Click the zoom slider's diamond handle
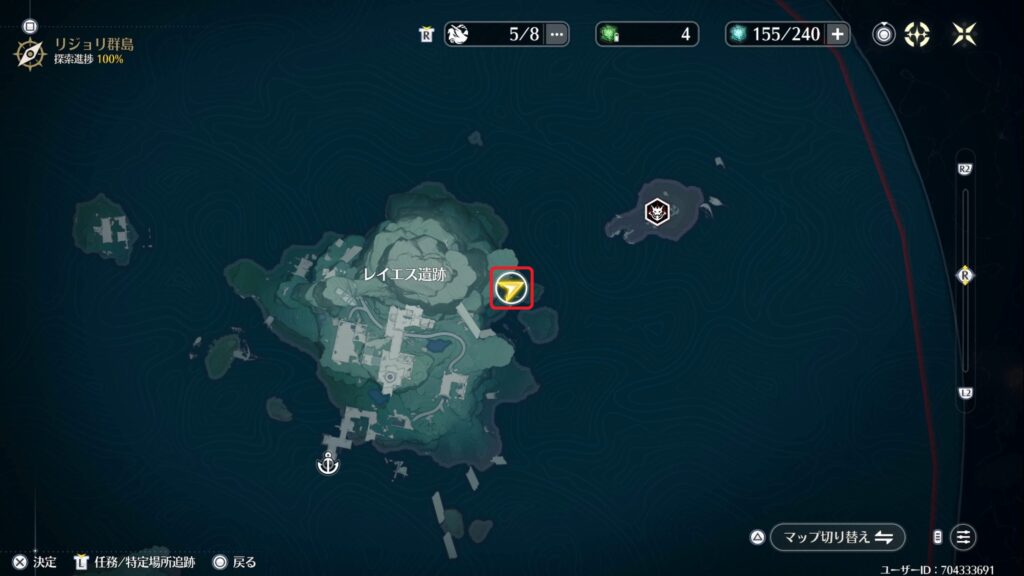Image resolution: width=1024 pixels, height=576 pixels. (965, 275)
